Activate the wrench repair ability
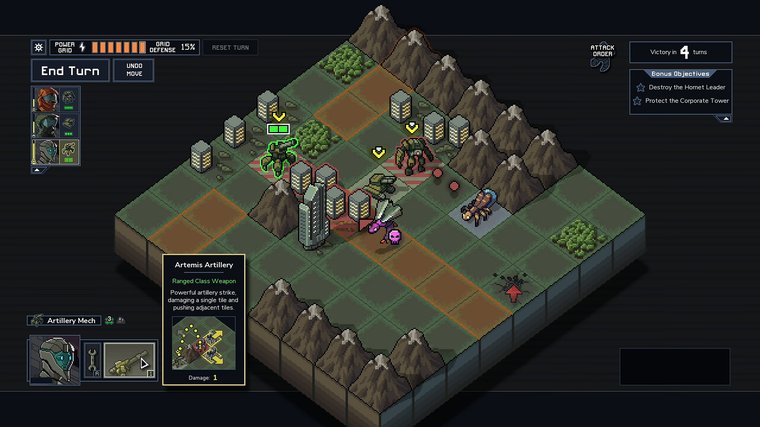This screenshot has width=760, height=427. pyautogui.click(x=89, y=360)
